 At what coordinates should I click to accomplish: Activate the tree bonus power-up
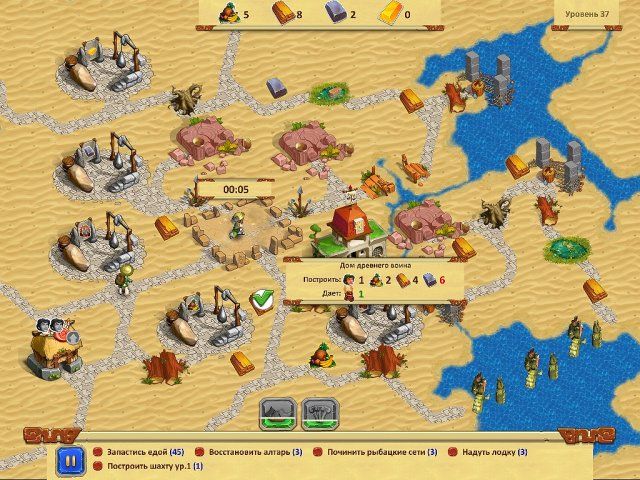pyautogui.click(x=319, y=412)
